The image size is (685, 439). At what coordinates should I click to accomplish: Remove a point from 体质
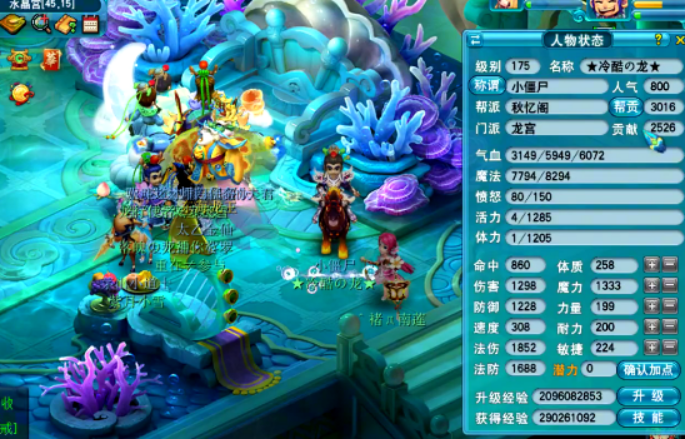pyautogui.click(x=670, y=265)
